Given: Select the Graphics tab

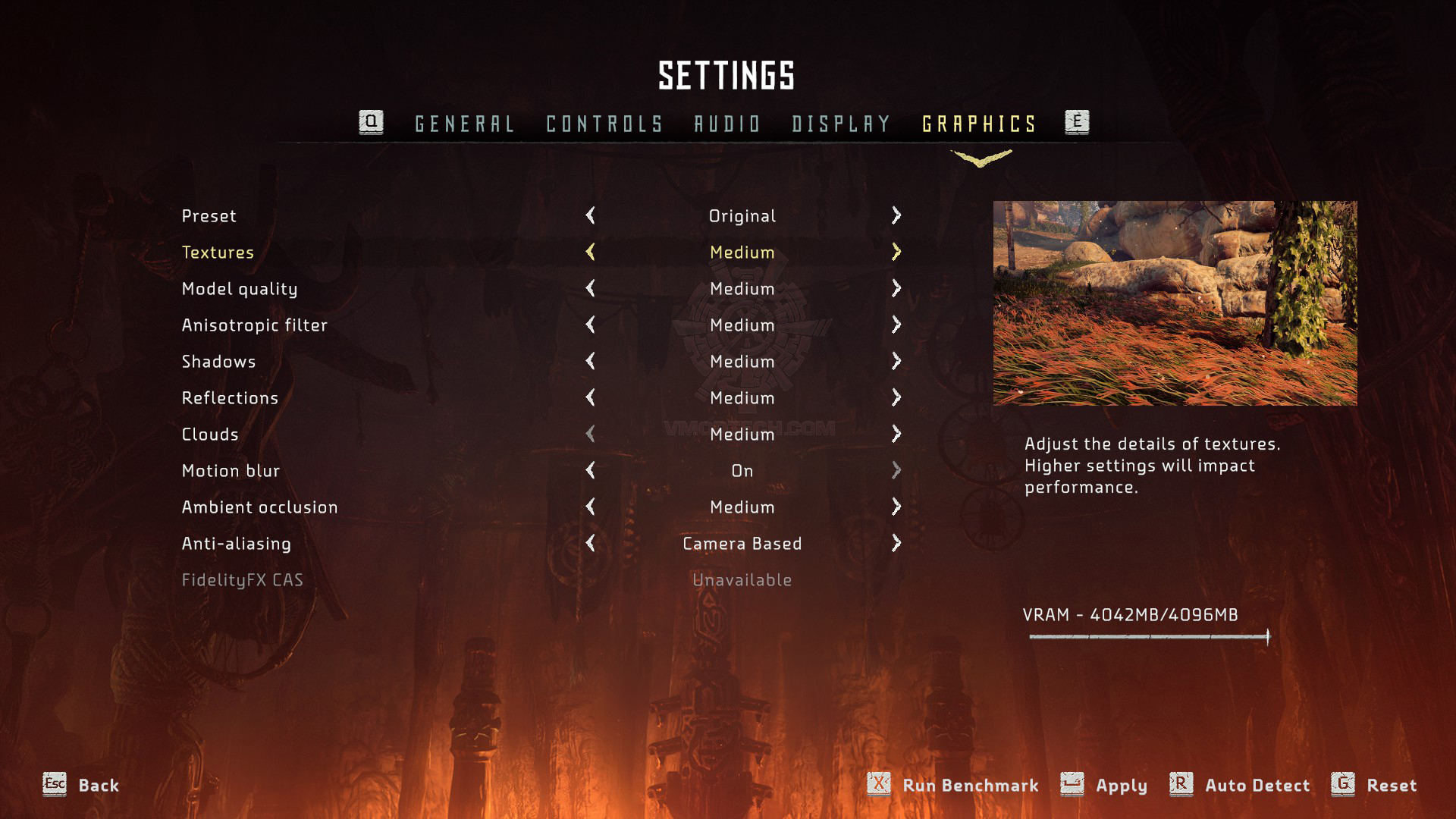Looking at the screenshot, I should click(979, 124).
